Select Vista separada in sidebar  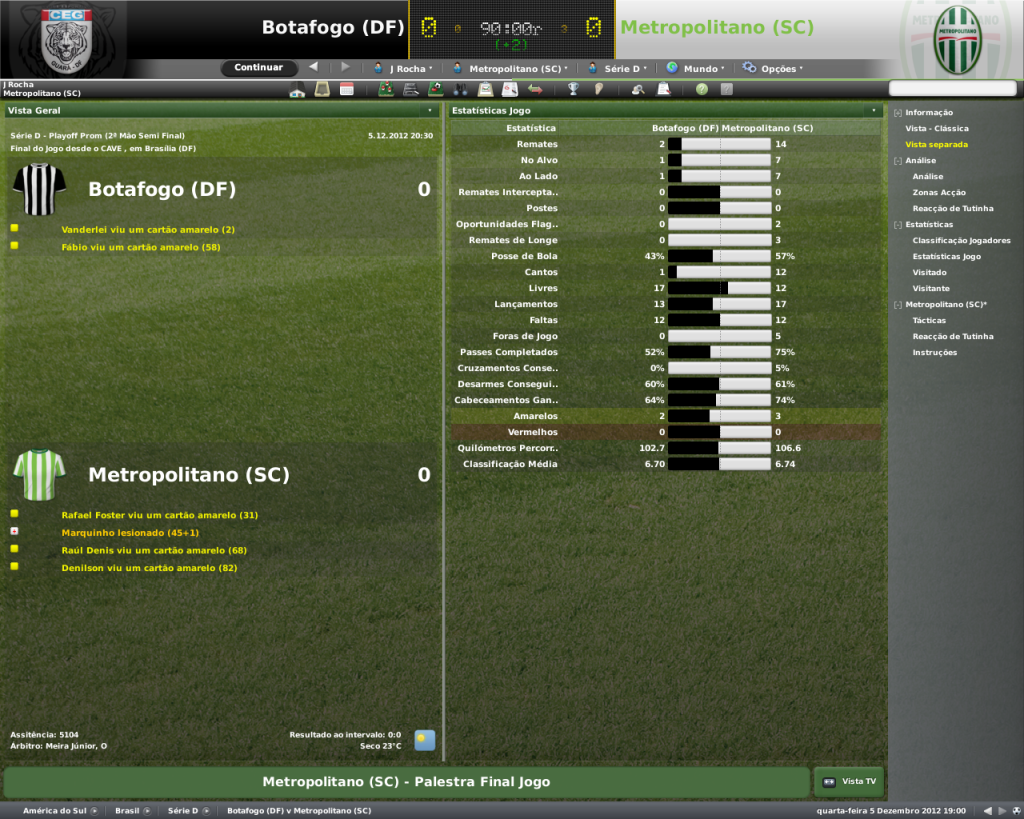coord(936,145)
